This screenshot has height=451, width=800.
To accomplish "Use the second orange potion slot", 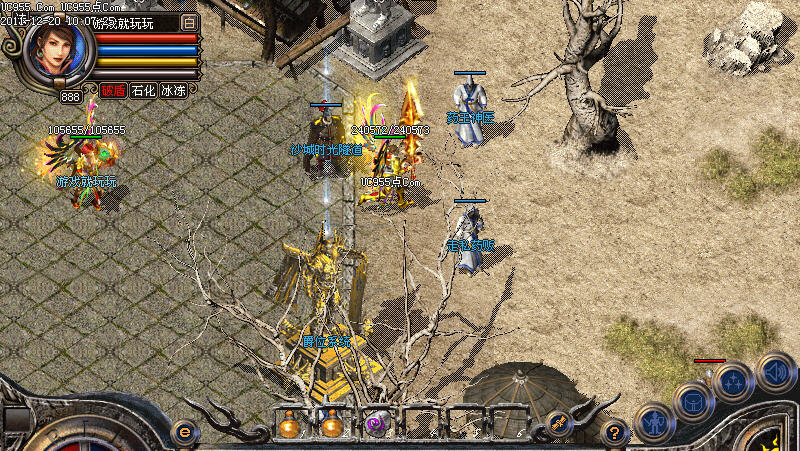I will tap(332, 425).
